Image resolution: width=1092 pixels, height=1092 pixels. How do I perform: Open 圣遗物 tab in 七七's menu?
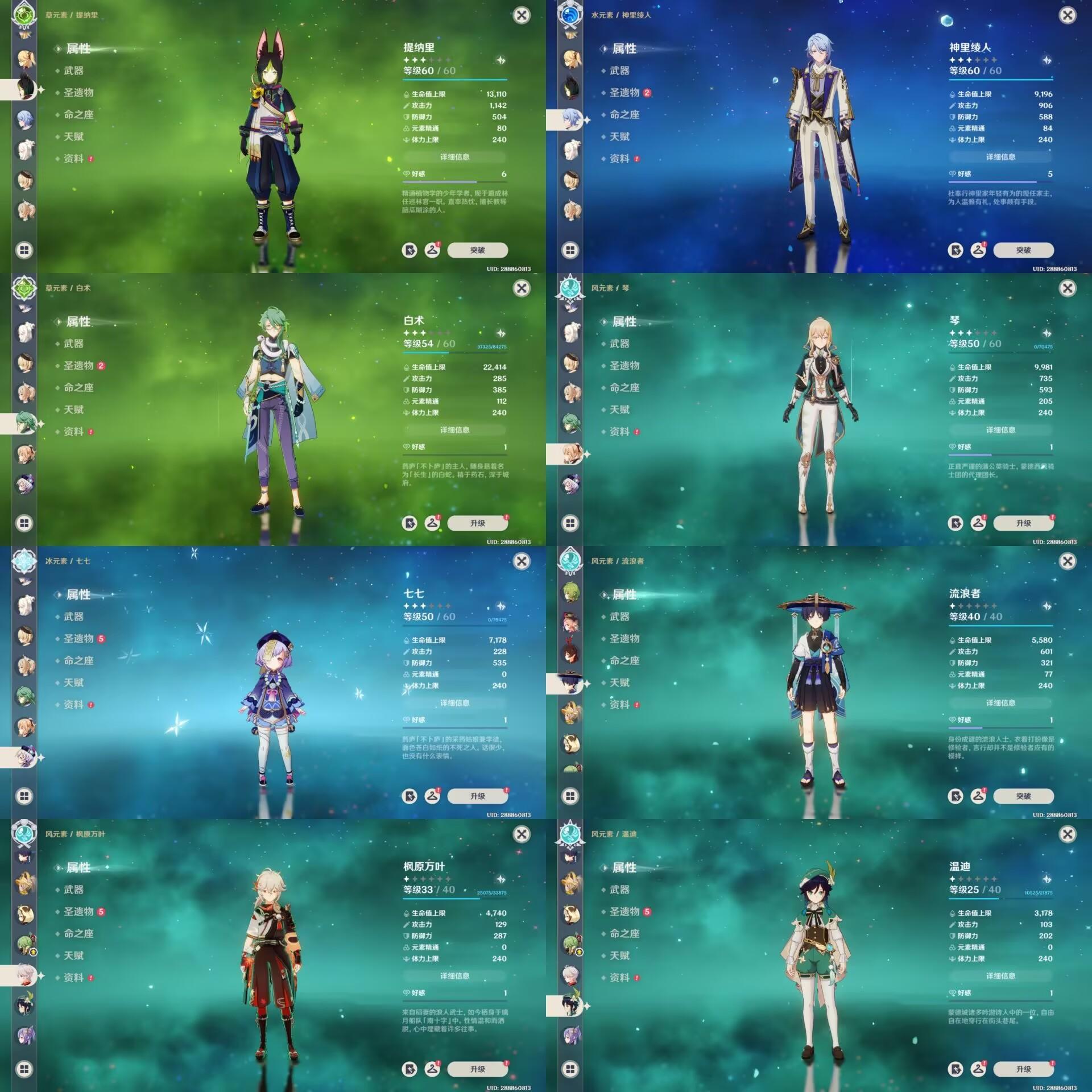[78, 639]
